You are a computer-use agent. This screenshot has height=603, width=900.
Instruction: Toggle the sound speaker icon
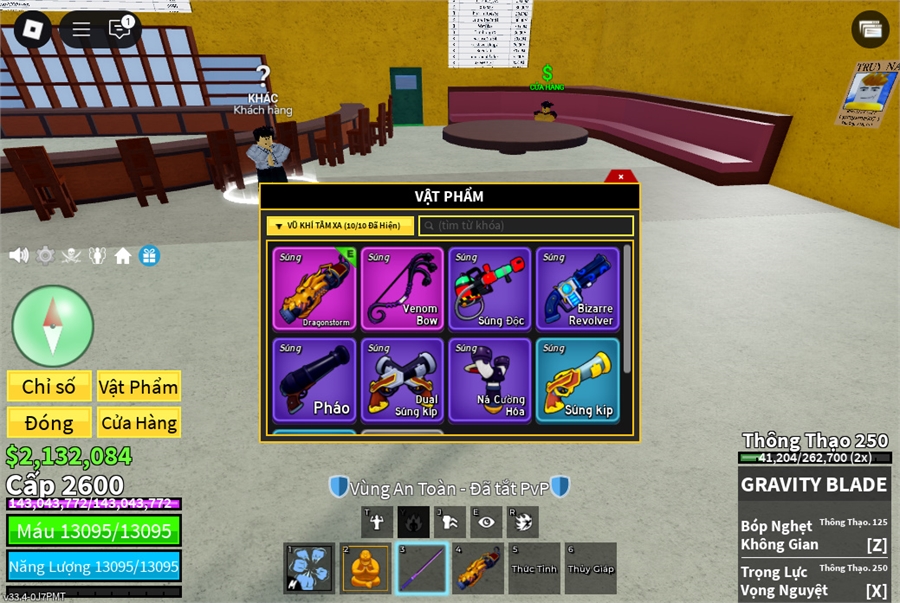tap(18, 255)
